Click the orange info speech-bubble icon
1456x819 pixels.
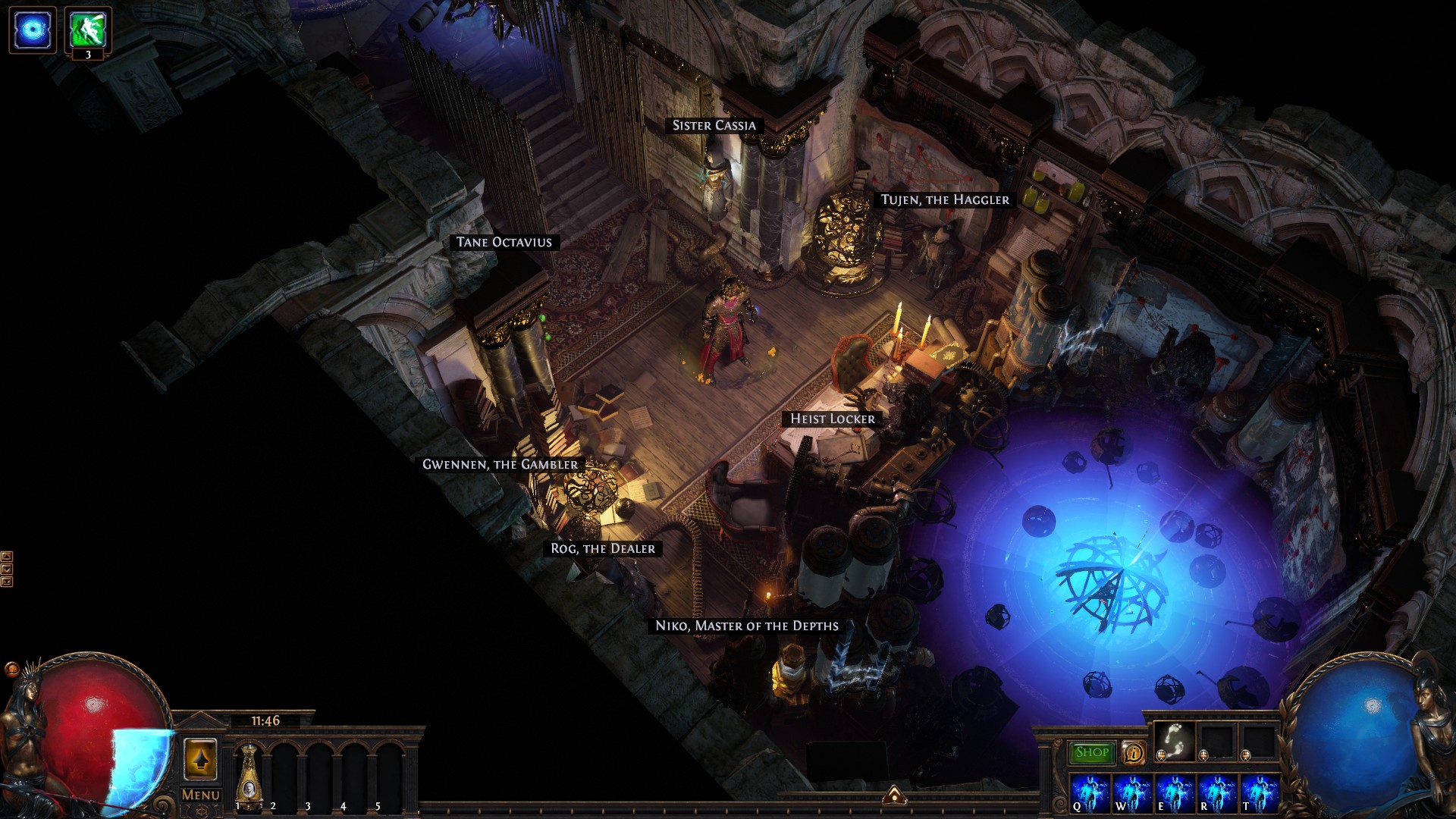pyautogui.click(x=1133, y=752)
